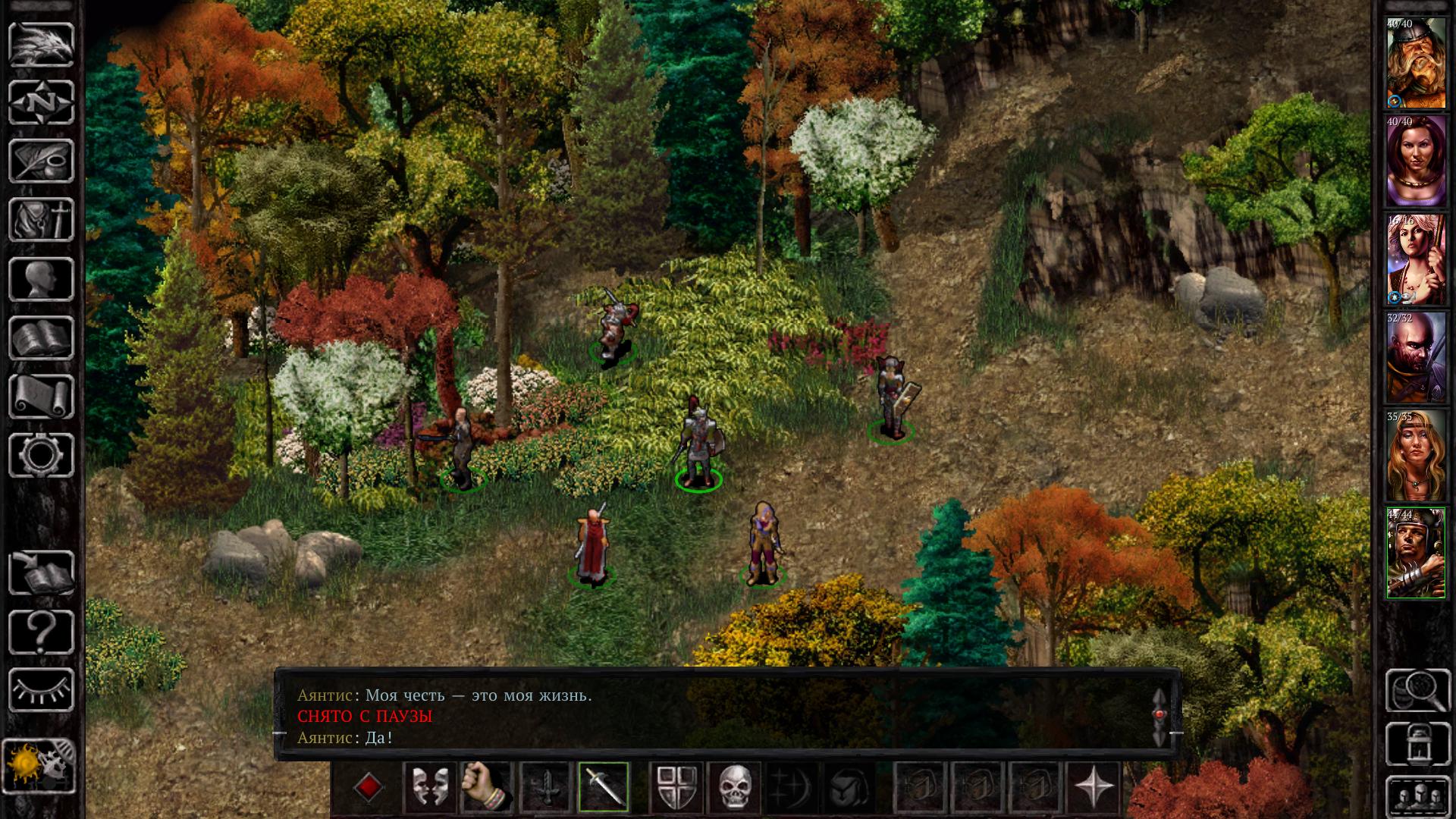Show the character record via the head icon

tap(41, 279)
